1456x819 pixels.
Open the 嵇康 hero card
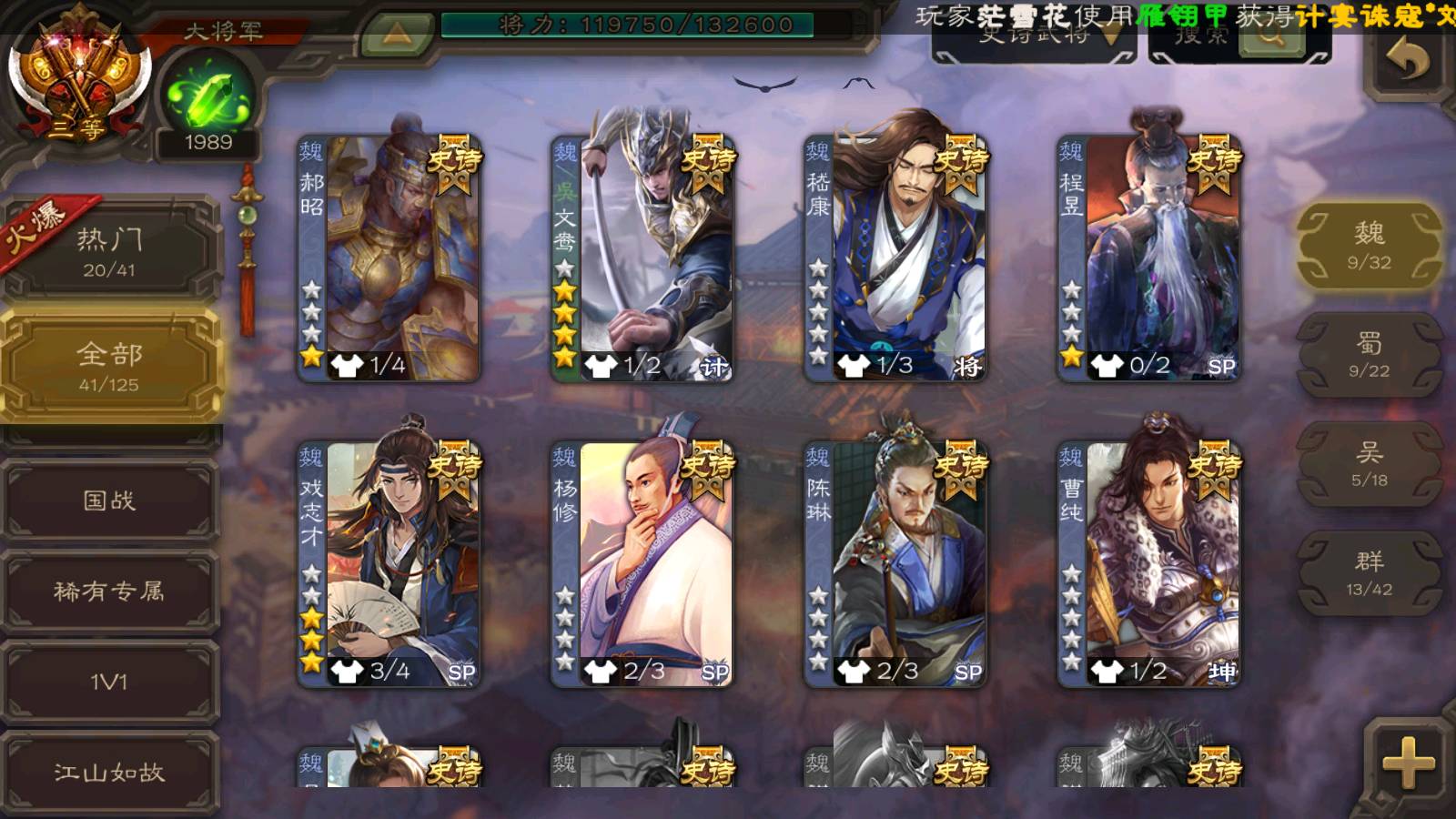(895, 258)
